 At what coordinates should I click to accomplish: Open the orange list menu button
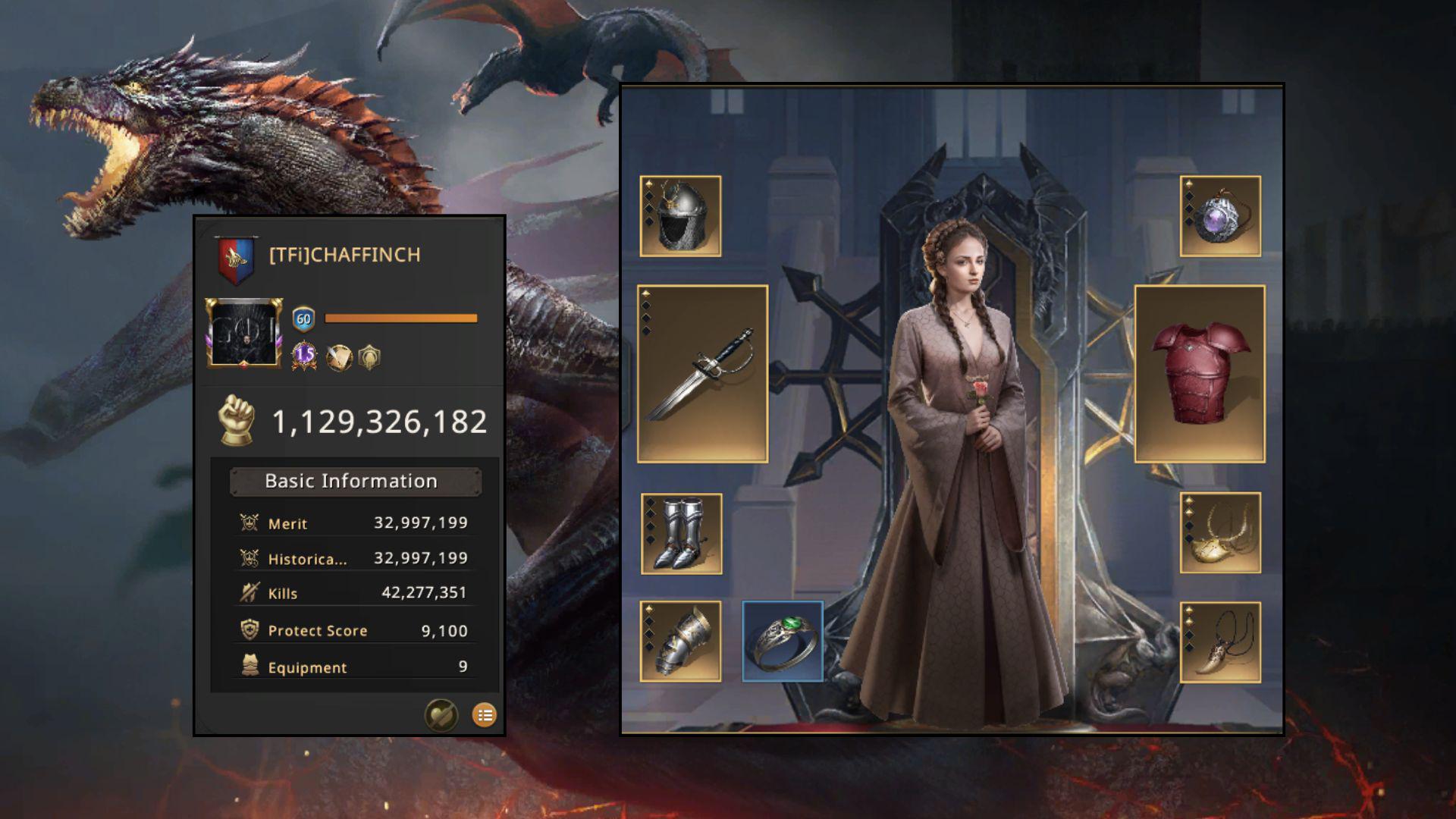(485, 714)
